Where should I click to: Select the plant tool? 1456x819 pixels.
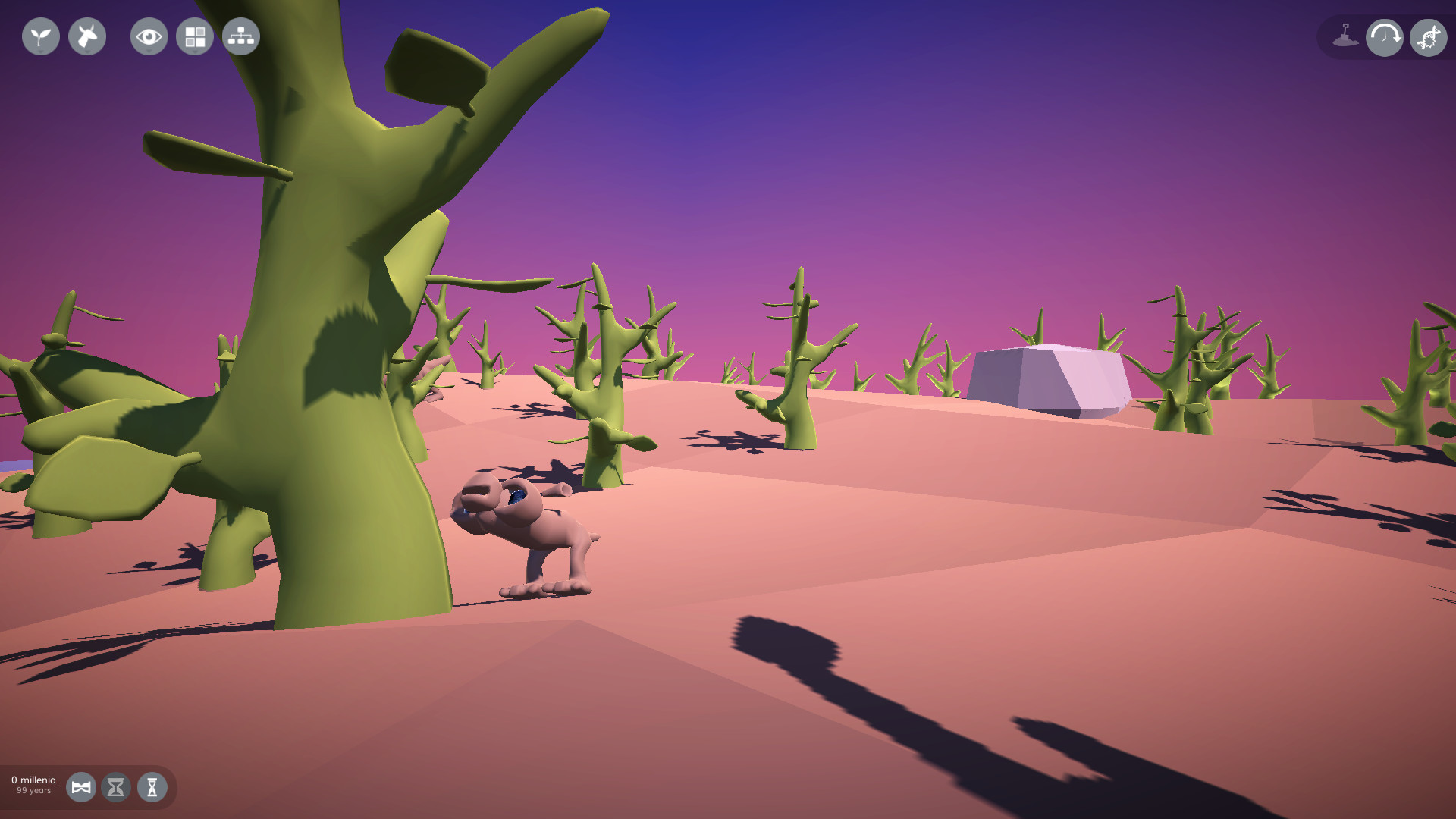40,36
